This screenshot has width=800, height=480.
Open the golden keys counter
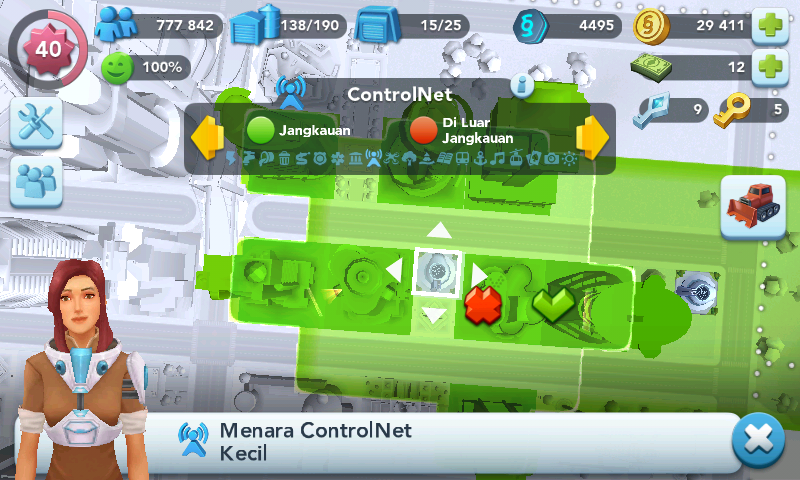pos(752,110)
